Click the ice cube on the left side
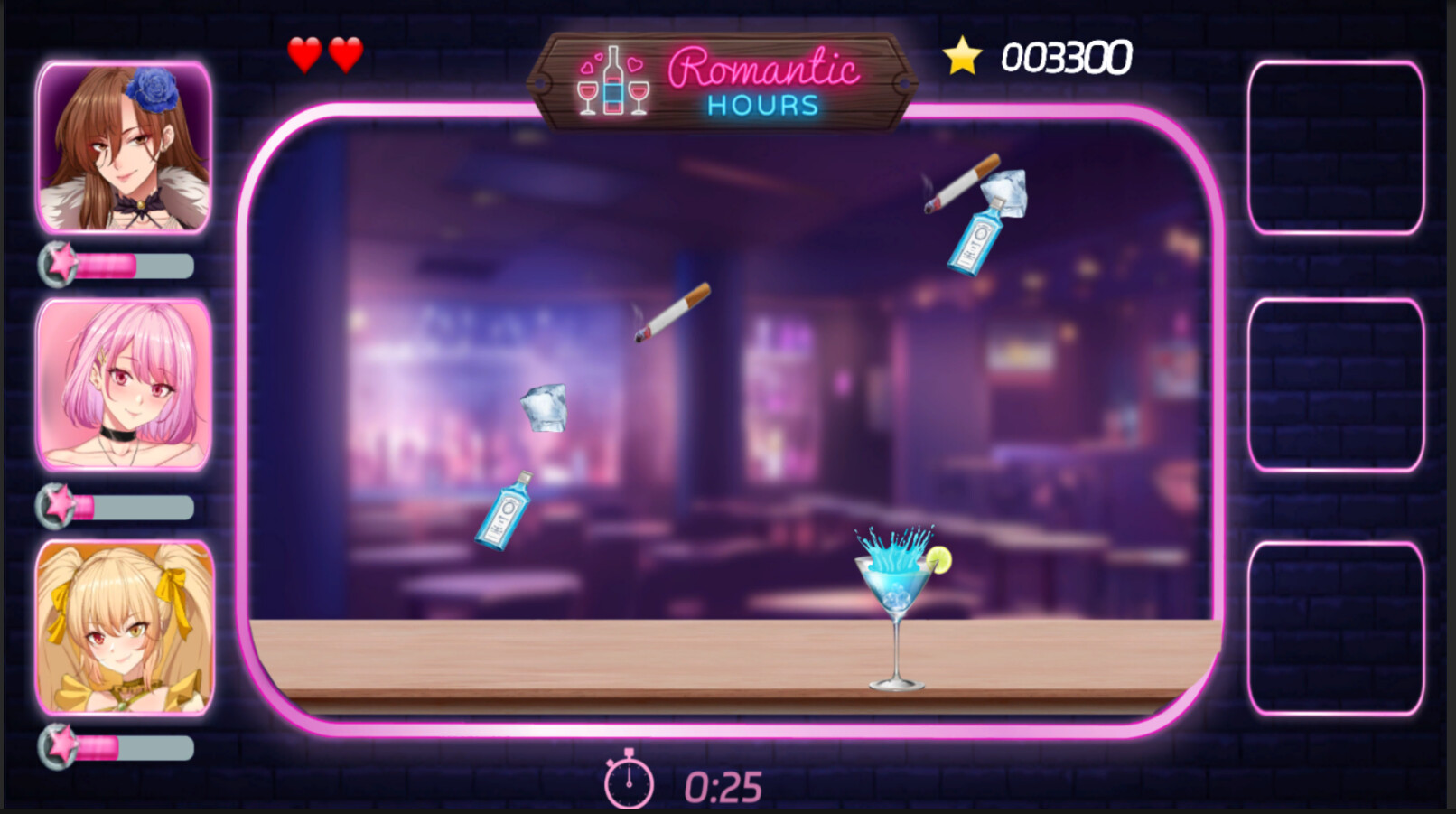 point(545,408)
